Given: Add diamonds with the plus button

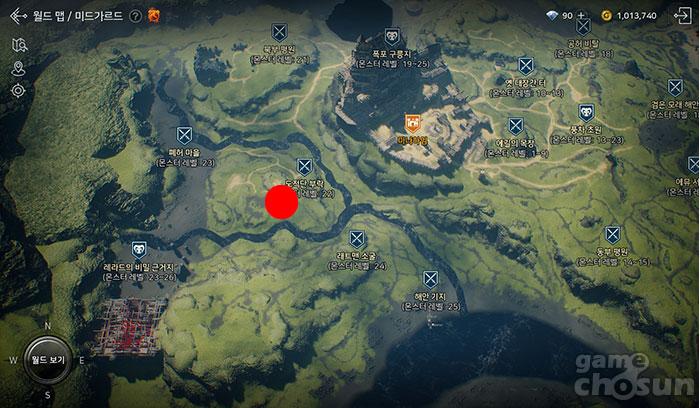Looking at the screenshot, I should click(x=581, y=16).
